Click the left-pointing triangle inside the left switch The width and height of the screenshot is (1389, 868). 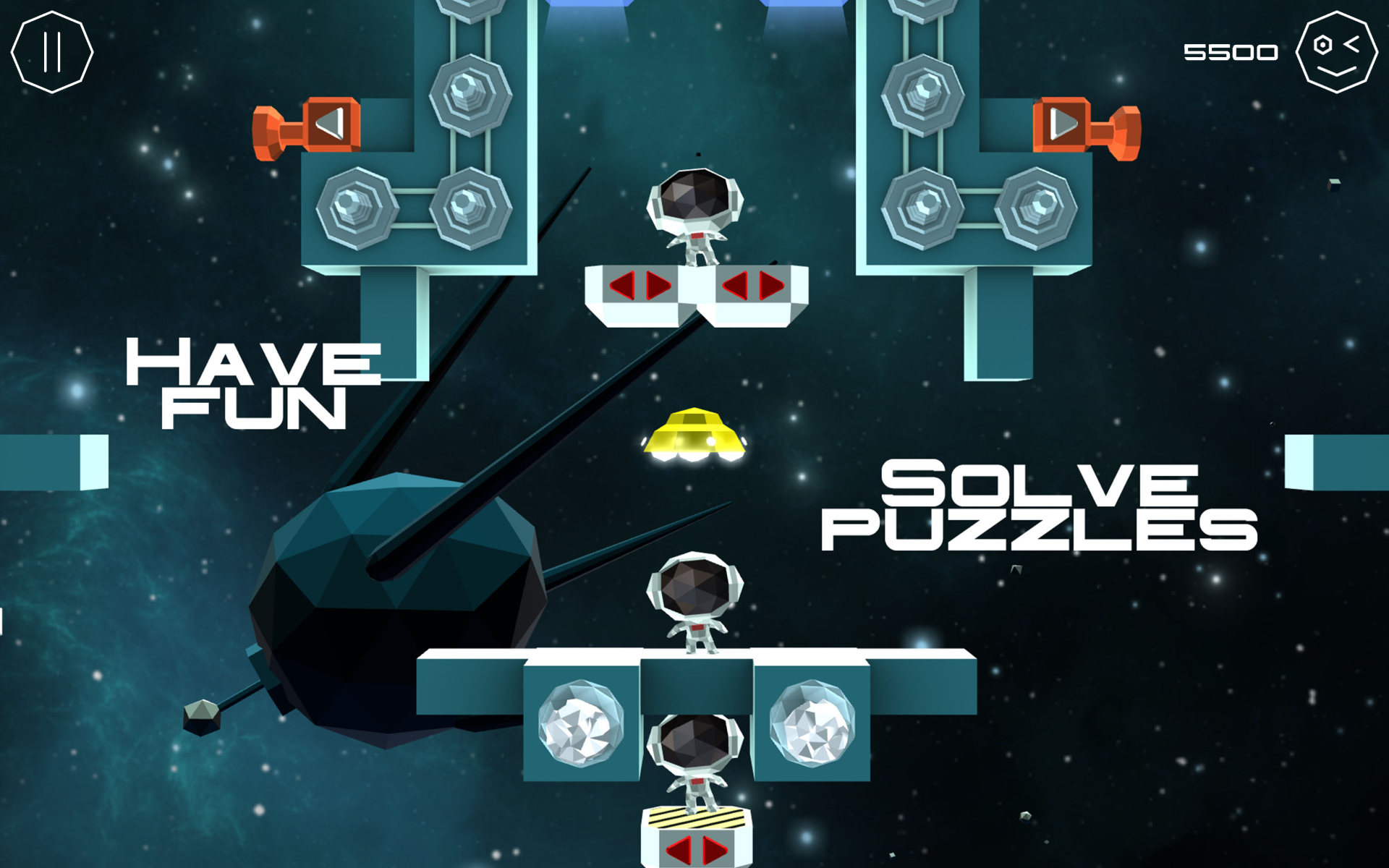click(329, 122)
